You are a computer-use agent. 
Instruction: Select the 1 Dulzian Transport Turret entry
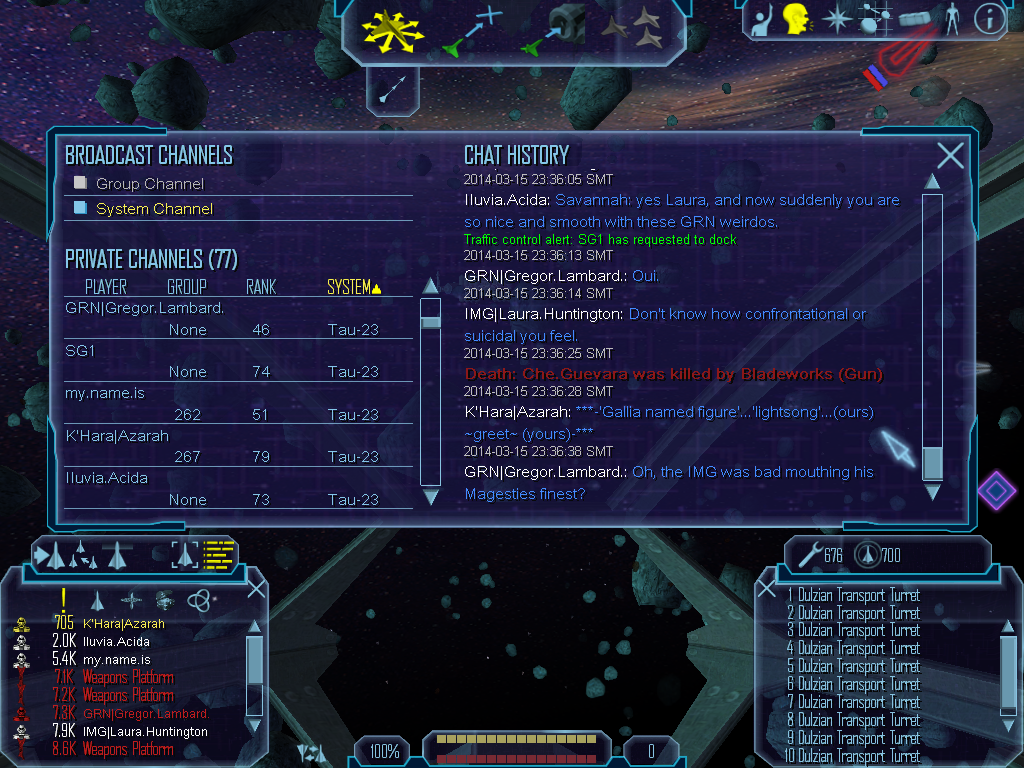point(853,595)
